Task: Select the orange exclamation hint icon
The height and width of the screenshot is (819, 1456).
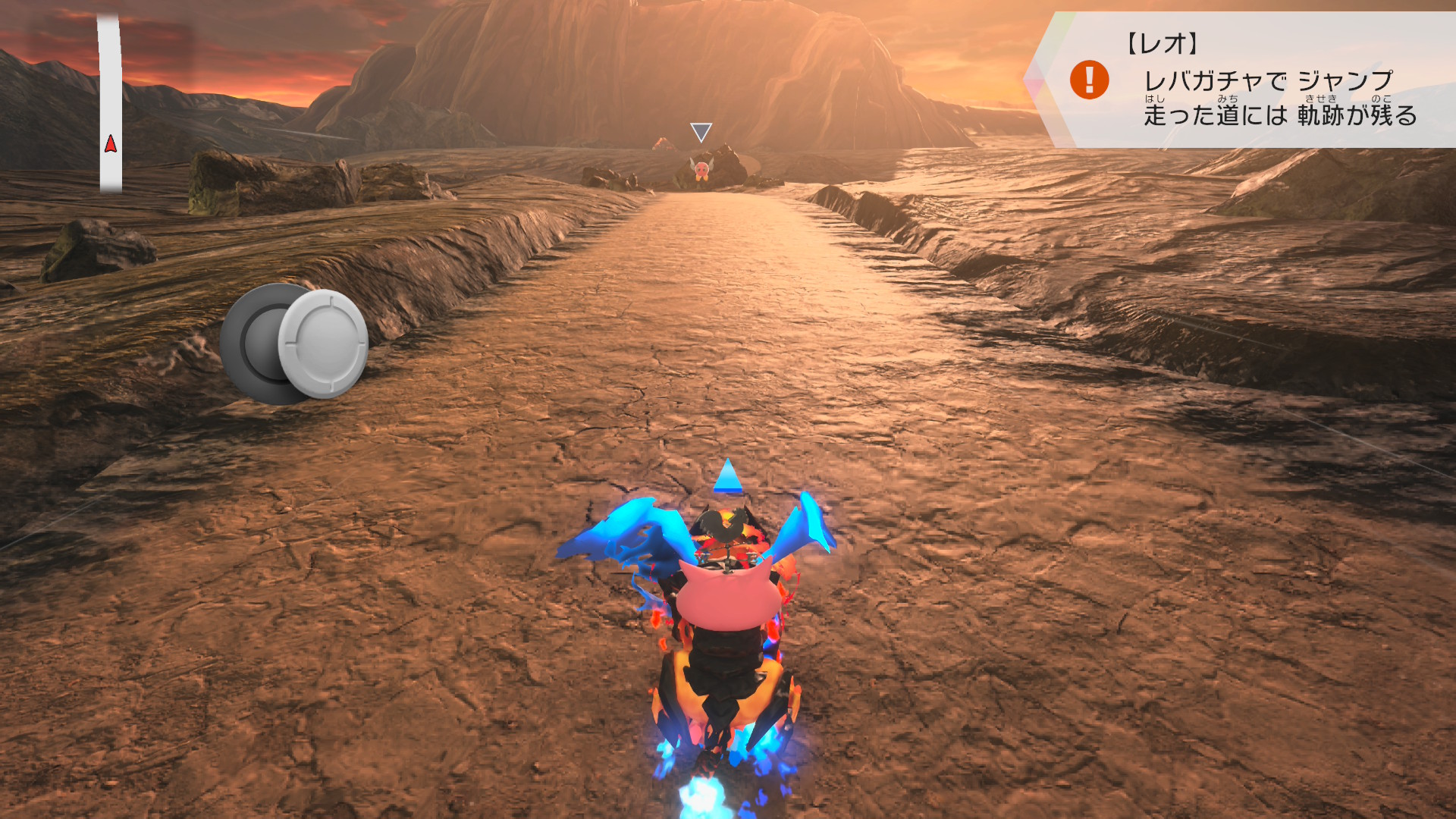Action: point(1089,80)
